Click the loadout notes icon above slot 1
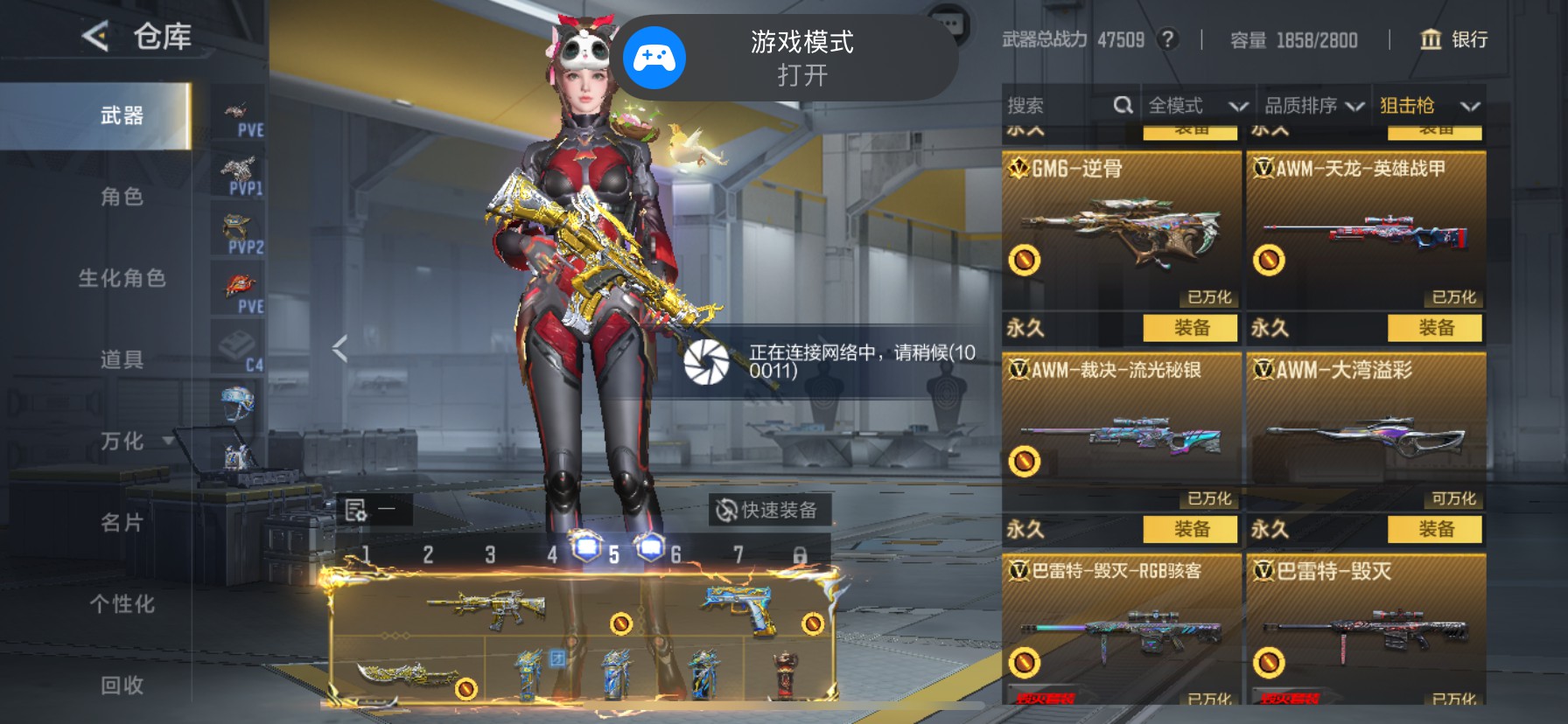Viewport: 1568px width, 724px height. click(x=357, y=508)
